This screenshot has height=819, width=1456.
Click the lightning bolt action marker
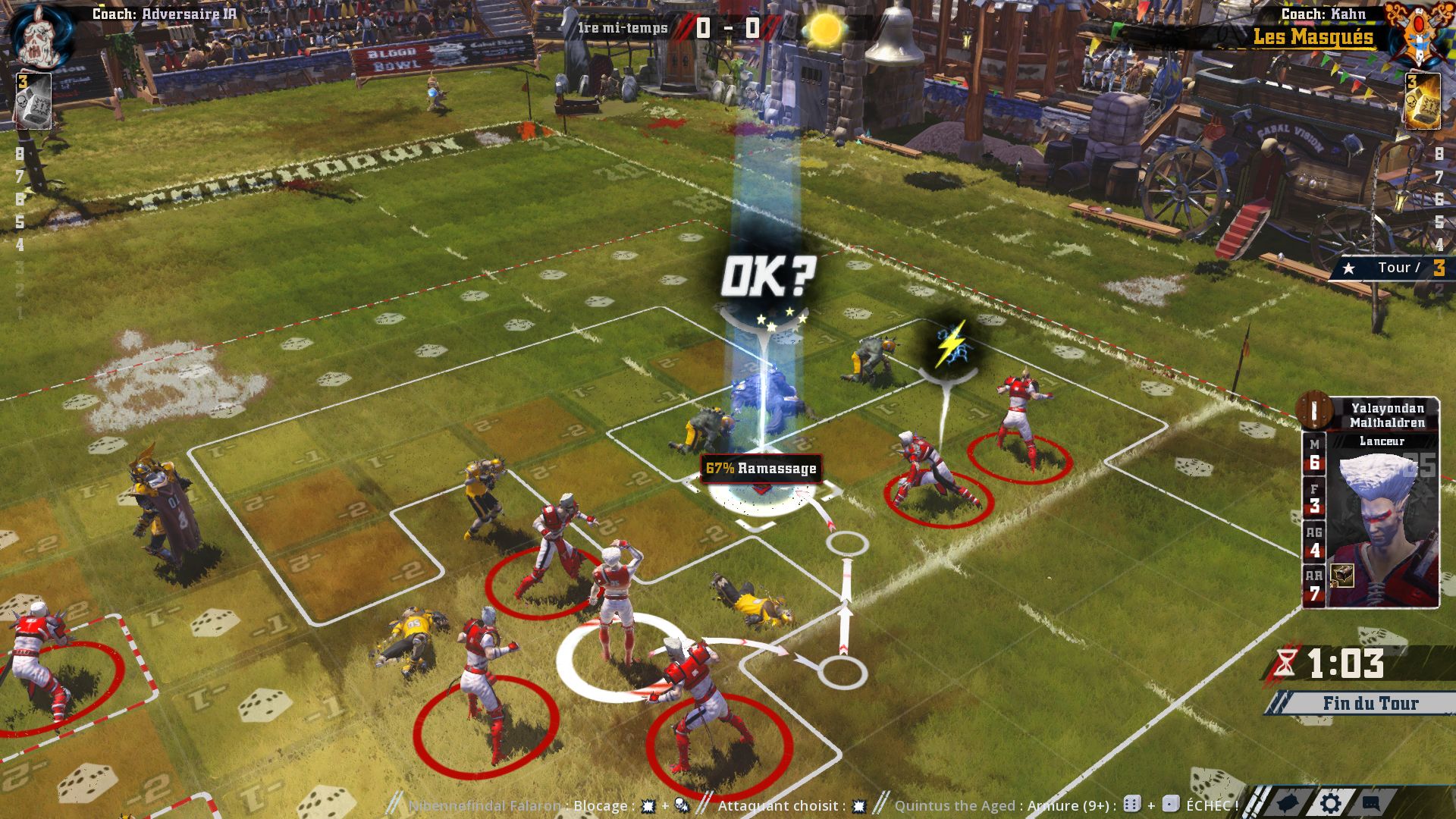coord(949,345)
